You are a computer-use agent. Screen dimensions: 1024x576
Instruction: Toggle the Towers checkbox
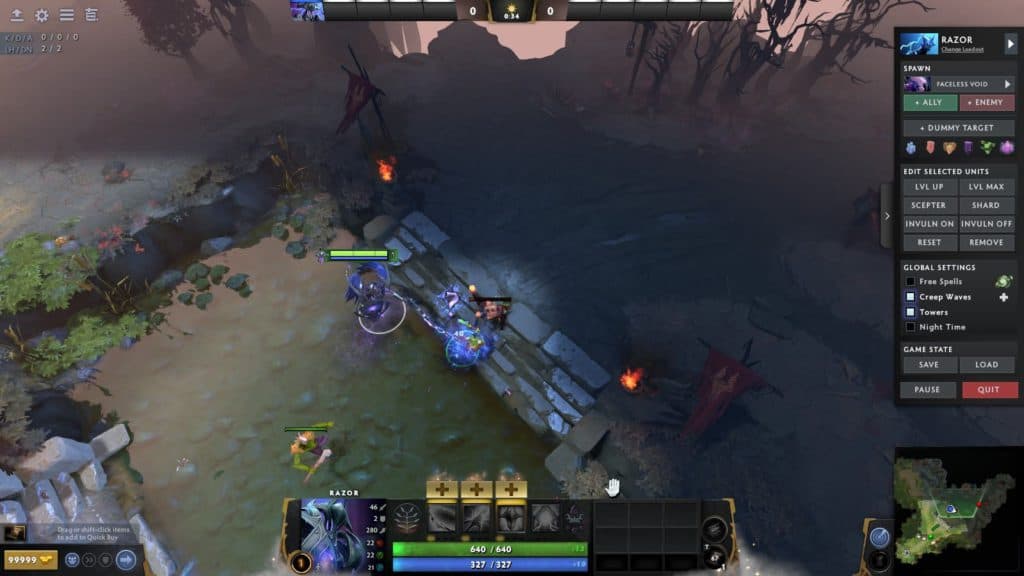(x=911, y=312)
